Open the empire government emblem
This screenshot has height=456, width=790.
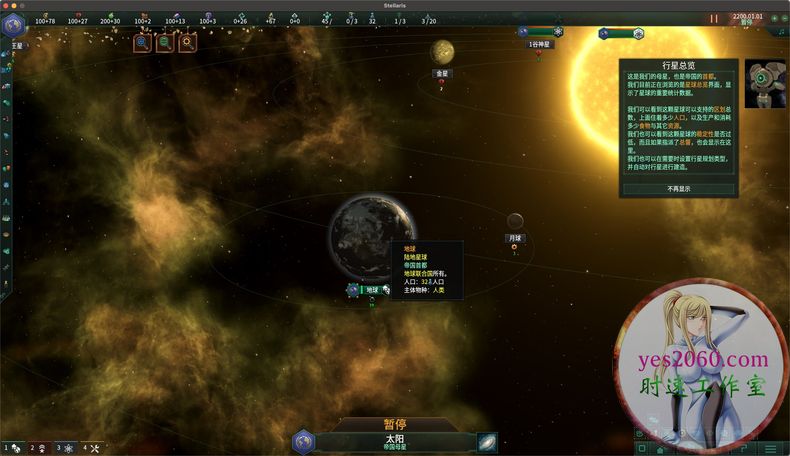(14, 27)
